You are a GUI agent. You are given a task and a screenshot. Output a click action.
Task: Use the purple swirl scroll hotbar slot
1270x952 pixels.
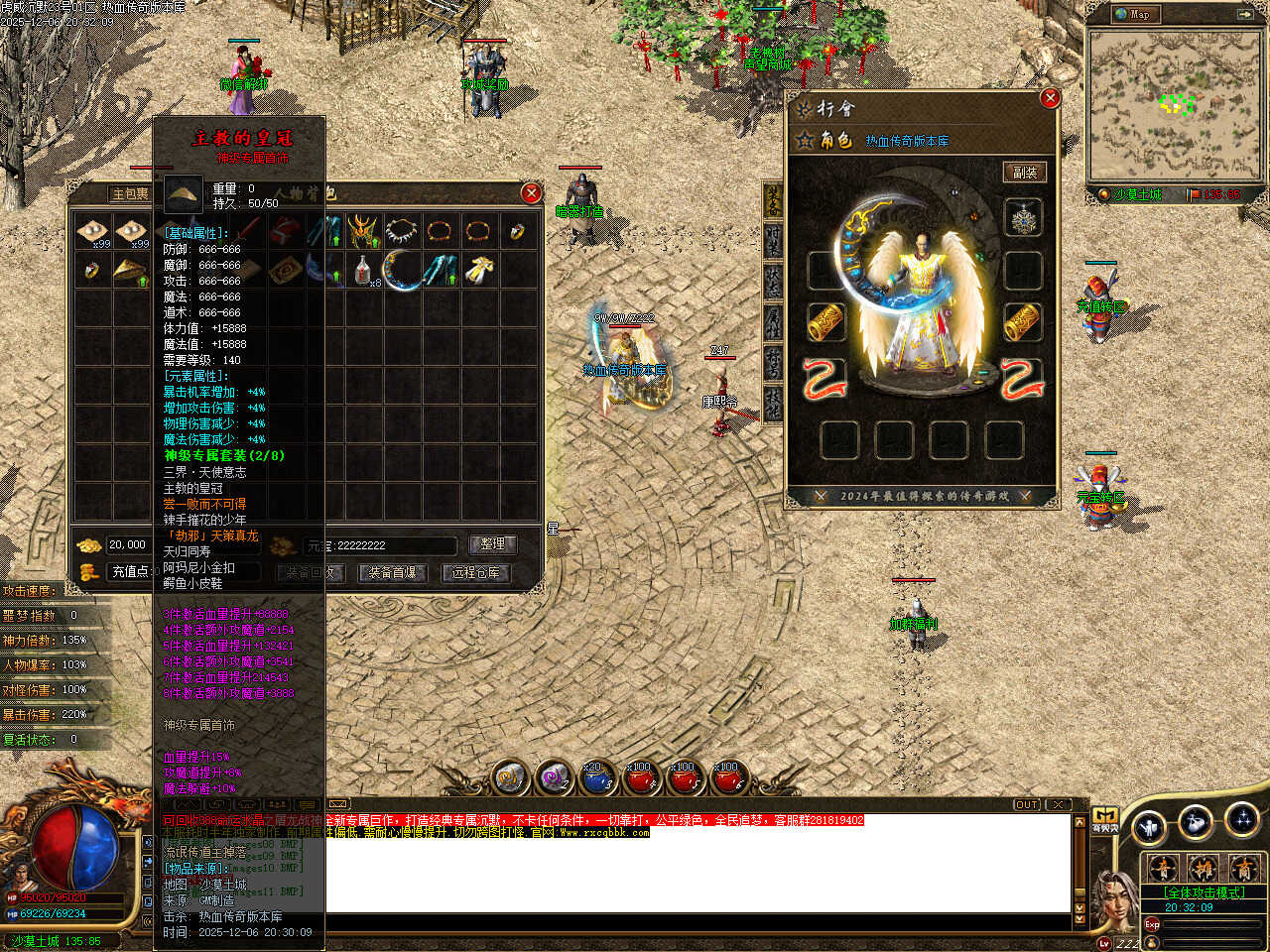553,779
